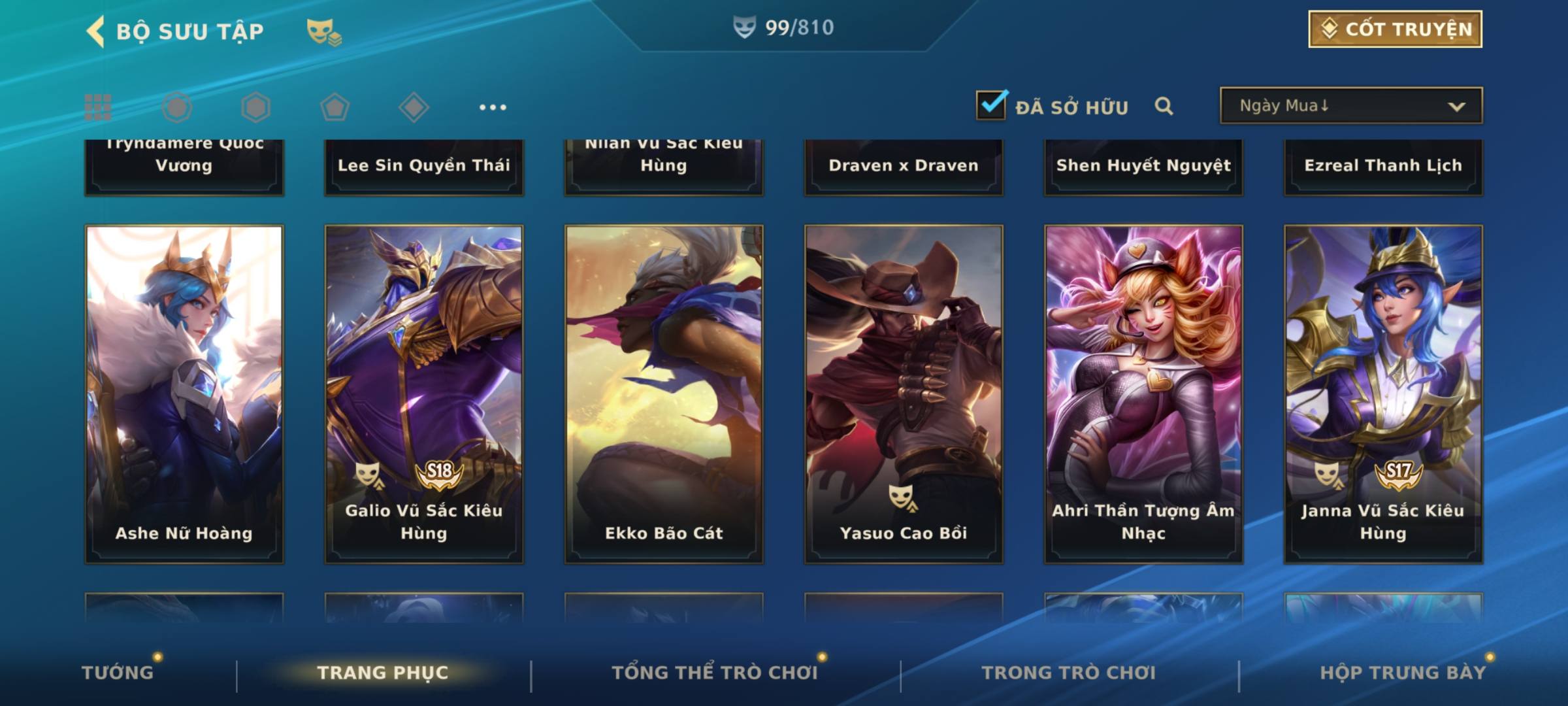This screenshot has width=1568, height=706.
Task: Go back from Bộ Sưu Tập
Action: coord(95,31)
